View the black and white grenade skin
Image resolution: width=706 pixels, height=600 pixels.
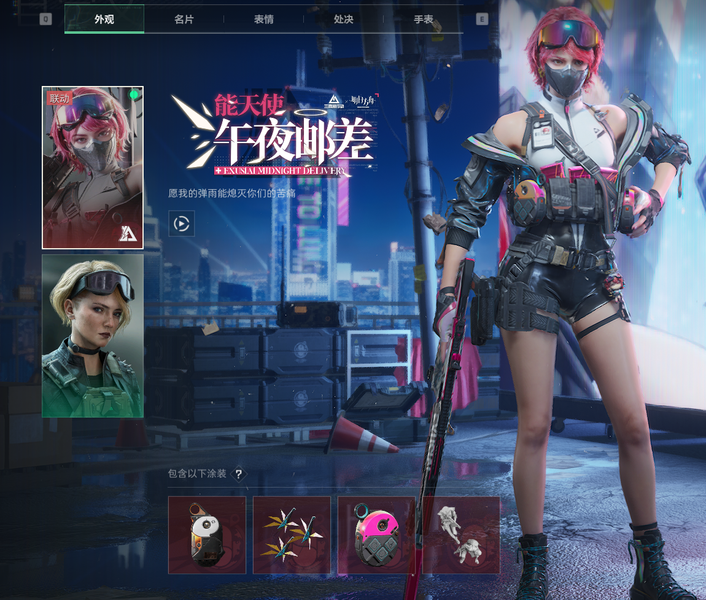click(x=207, y=535)
